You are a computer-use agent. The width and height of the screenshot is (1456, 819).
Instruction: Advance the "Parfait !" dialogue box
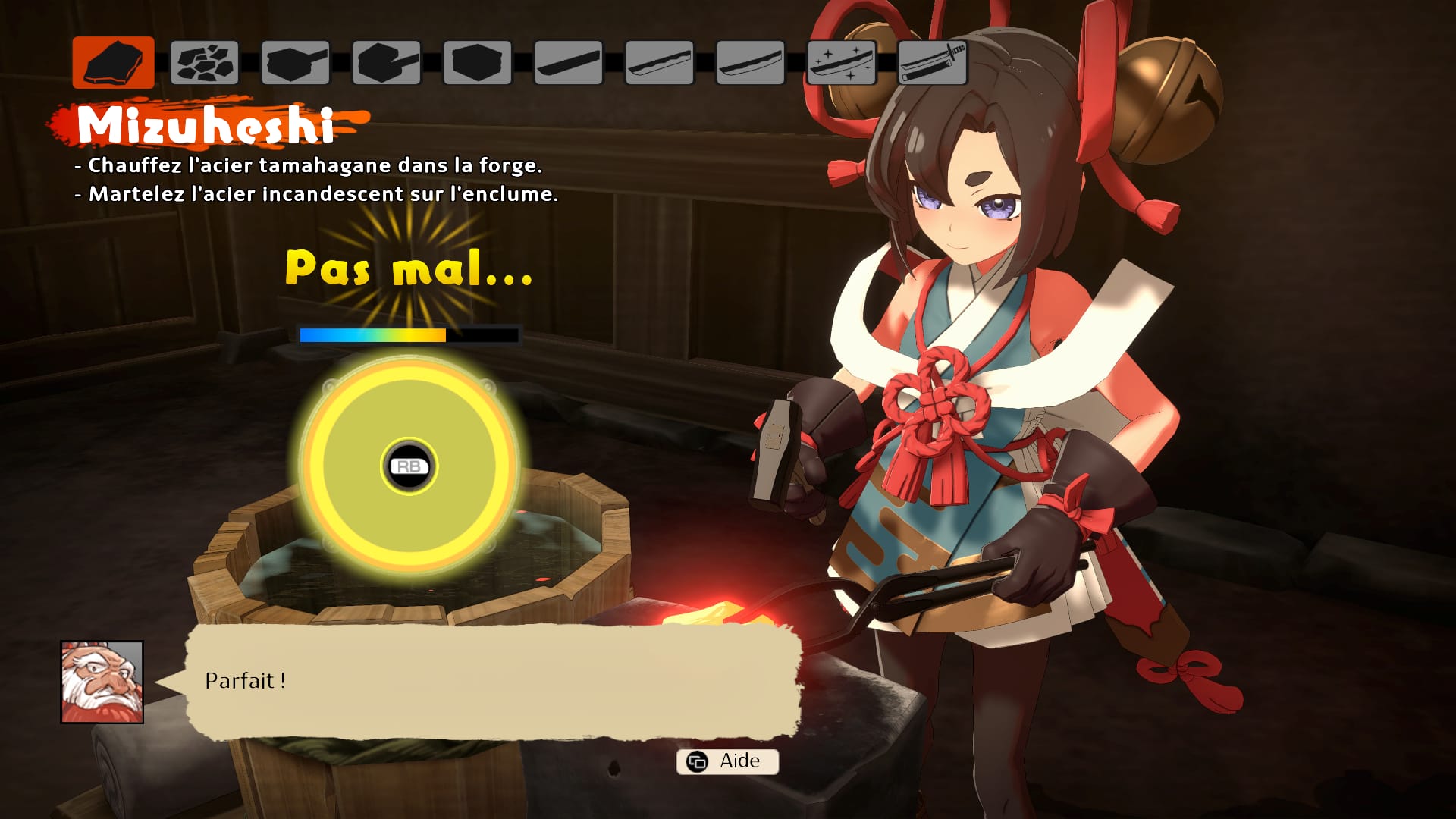click(x=493, y=681)
